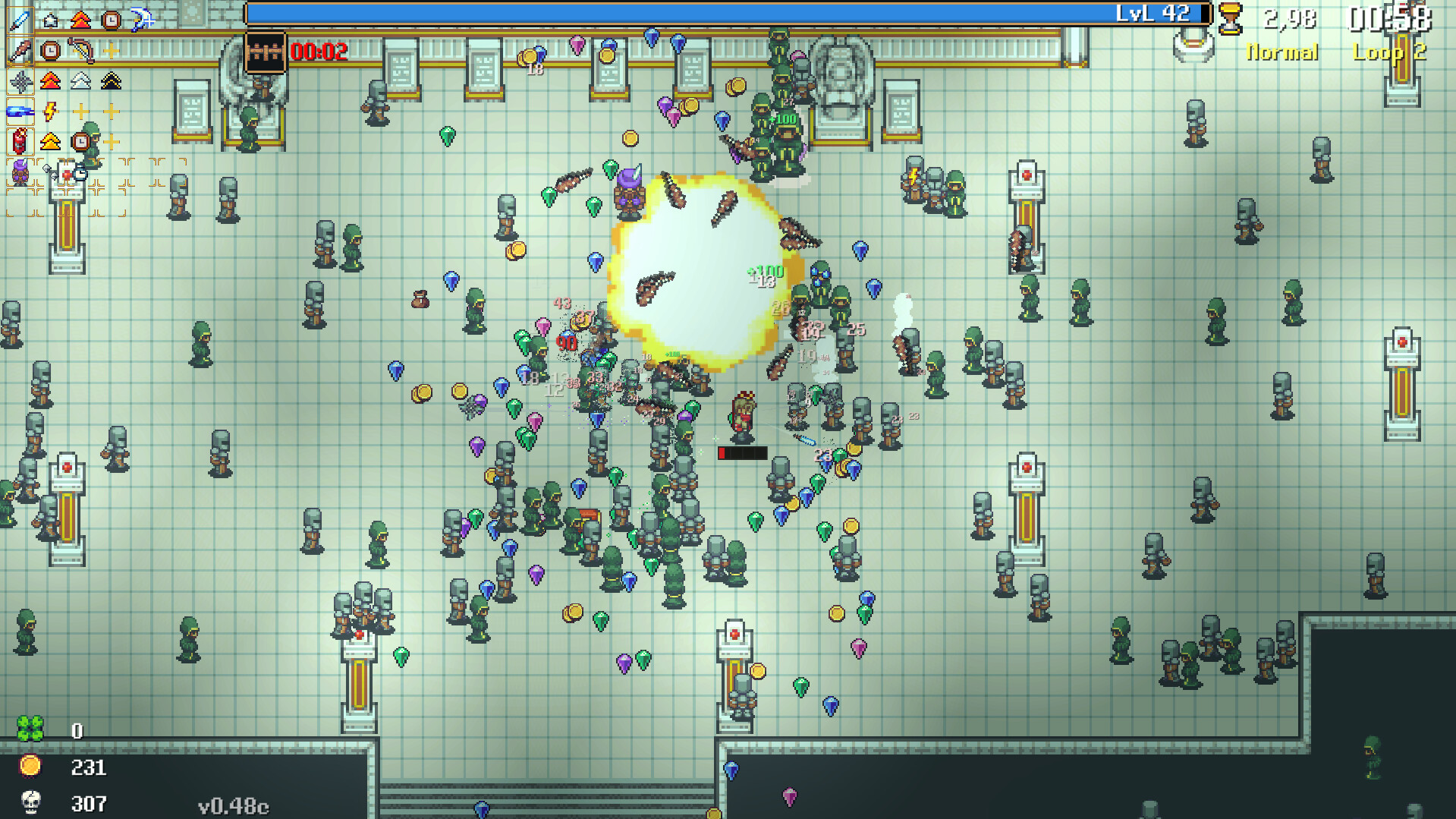Click the gold upgrade arrow beside the dynamite
The width and height of the screenshot is (1456, 819).
49,140
